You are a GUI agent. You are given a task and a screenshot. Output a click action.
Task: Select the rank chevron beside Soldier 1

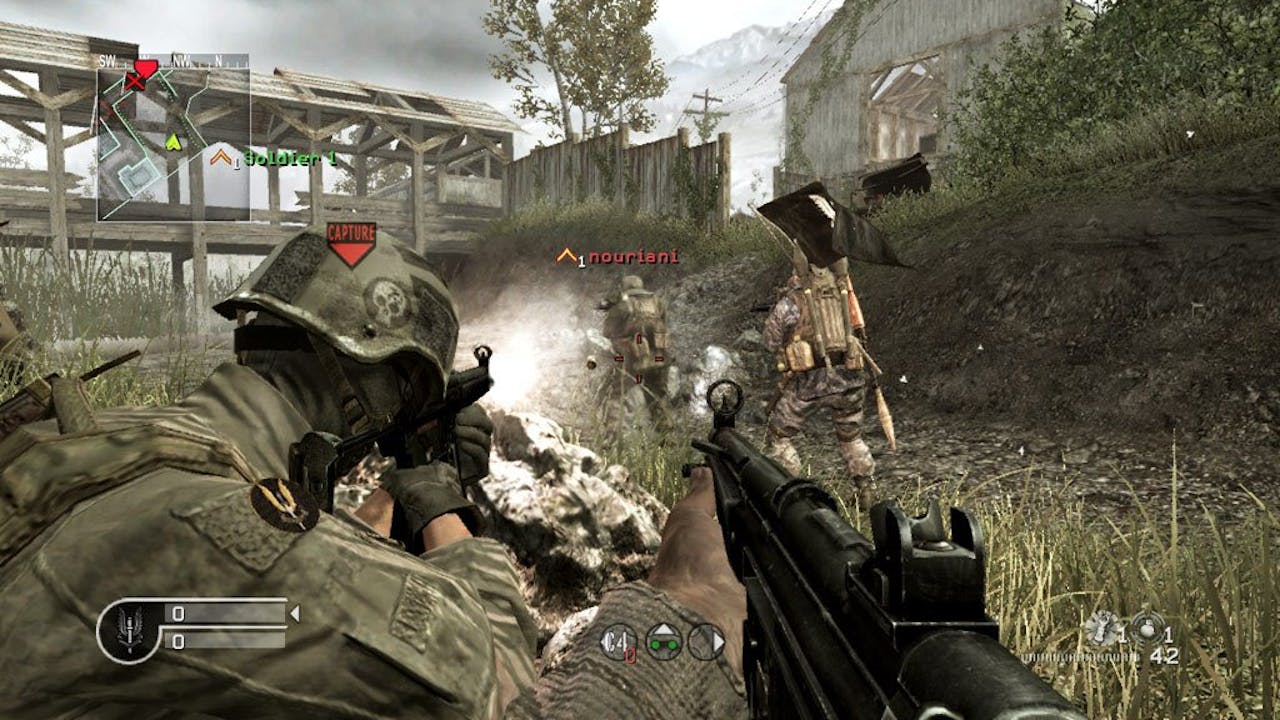[x=221, y=156]
